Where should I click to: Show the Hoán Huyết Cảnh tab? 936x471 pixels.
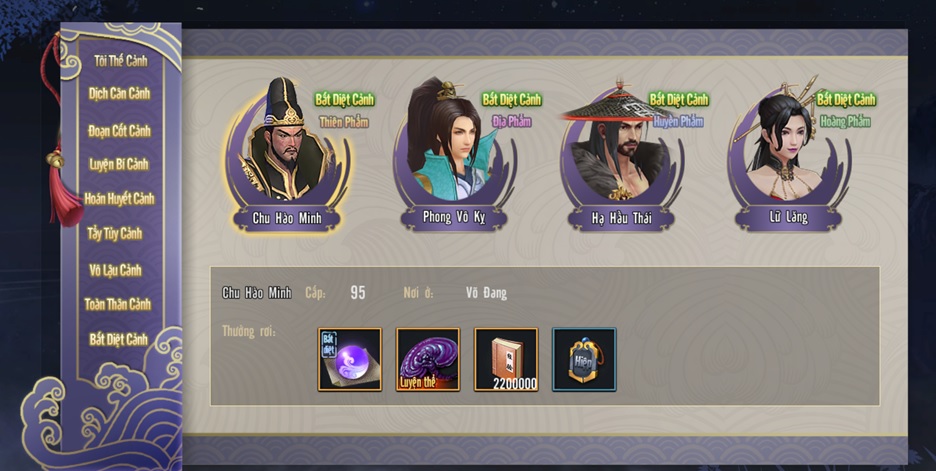click(x=120, y=198)
